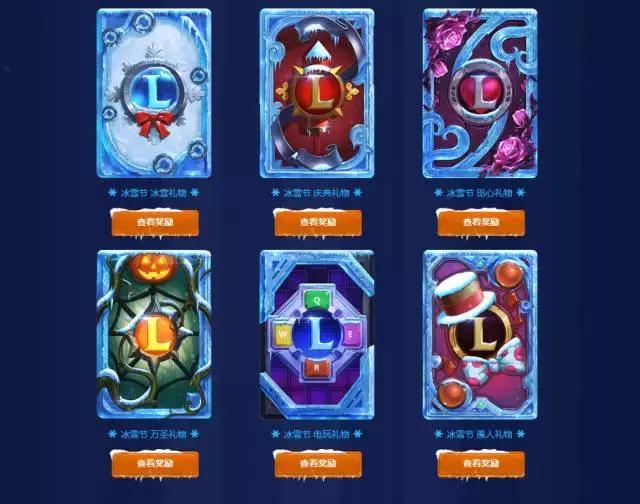Select the snowy red-bow gift card
Image resolution: width=640 pixels, height=504 pixels.
point(154,93)
